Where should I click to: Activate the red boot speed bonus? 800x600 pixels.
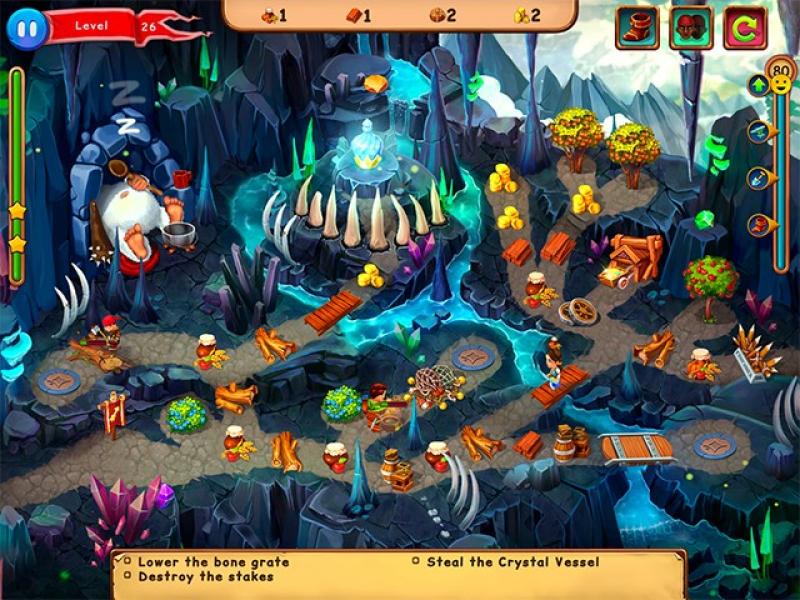(x=637, y=28)
